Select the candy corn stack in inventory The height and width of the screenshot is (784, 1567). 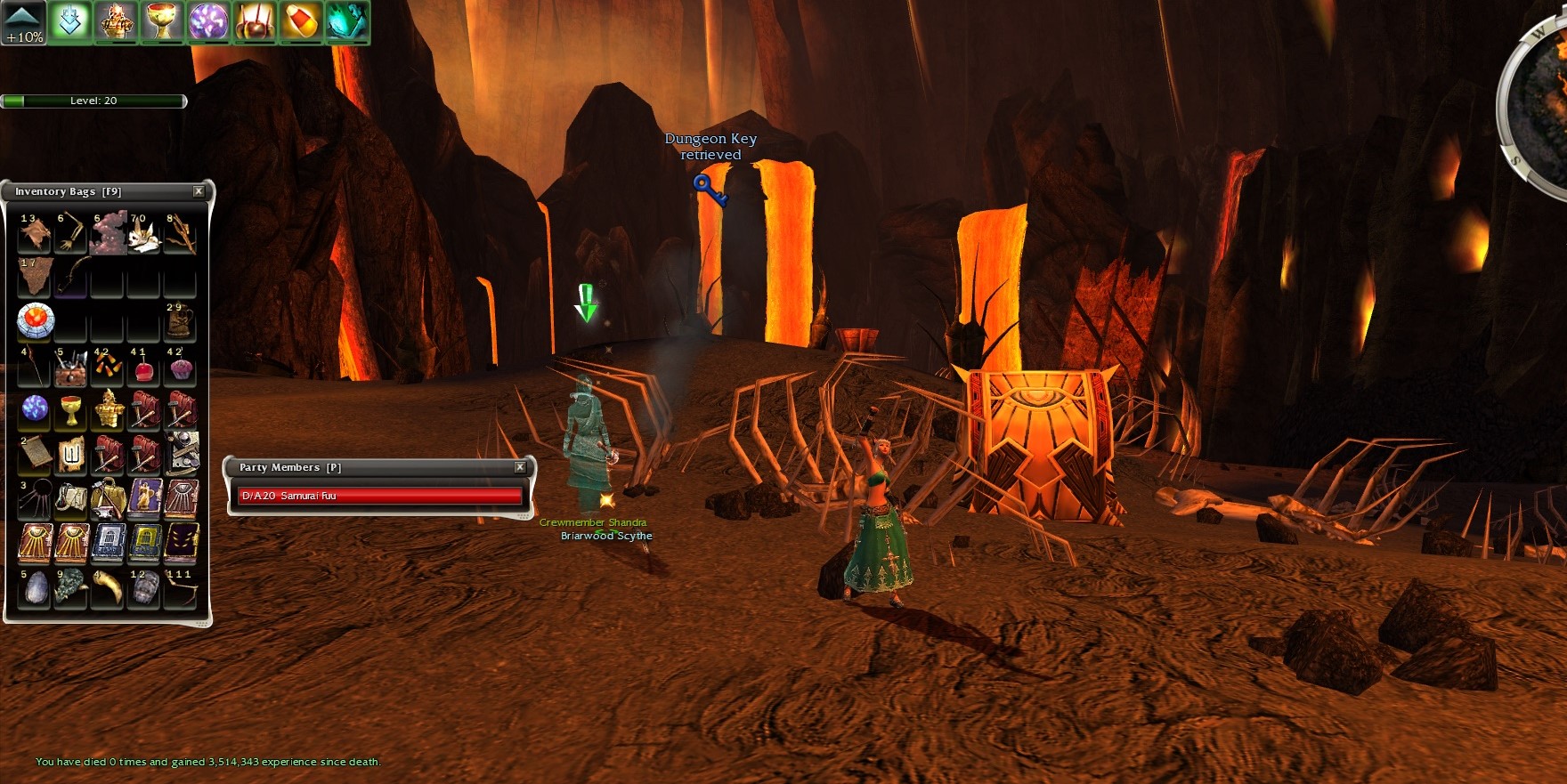click(108, 367)
